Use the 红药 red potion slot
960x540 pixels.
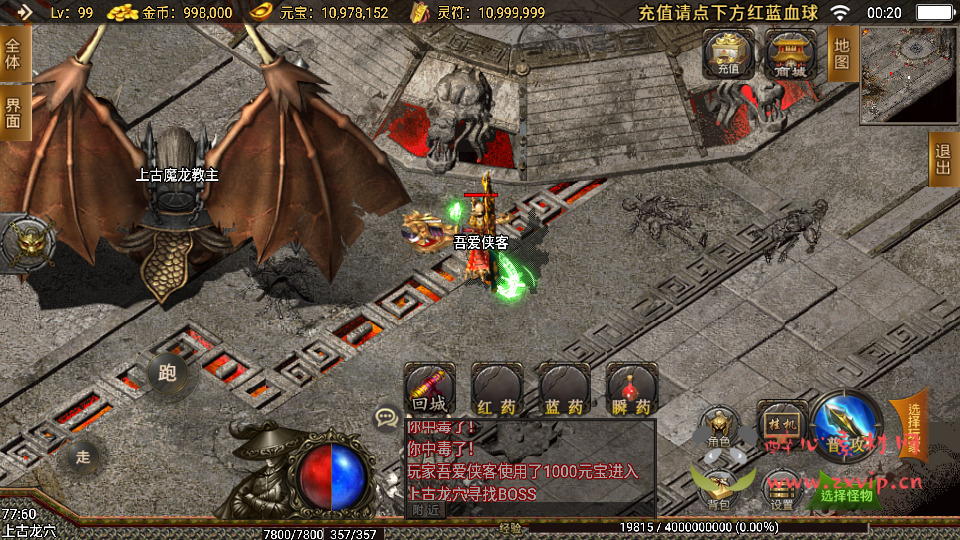496,389
